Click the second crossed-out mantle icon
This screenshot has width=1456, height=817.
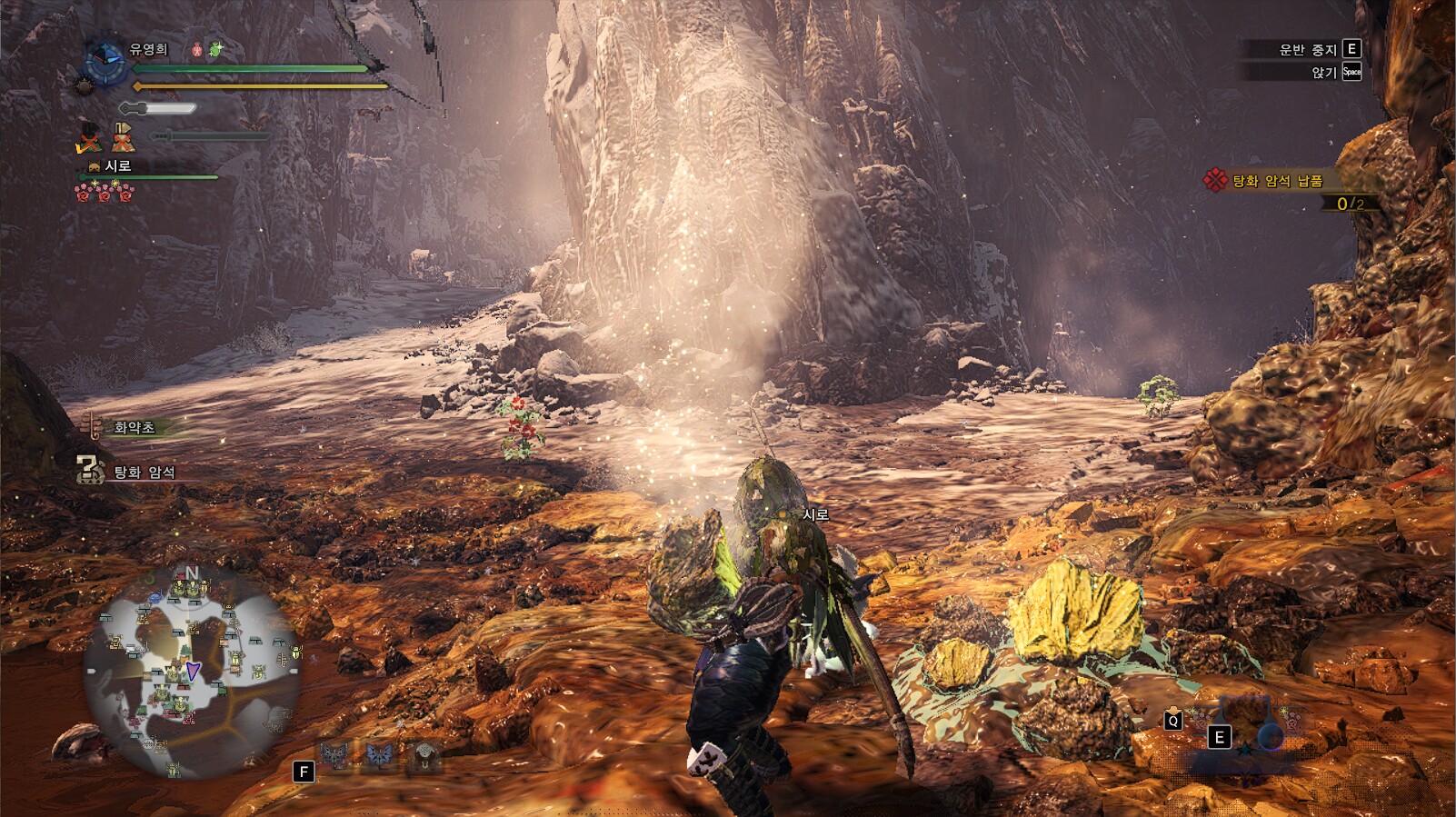click(x=123, y=138)
